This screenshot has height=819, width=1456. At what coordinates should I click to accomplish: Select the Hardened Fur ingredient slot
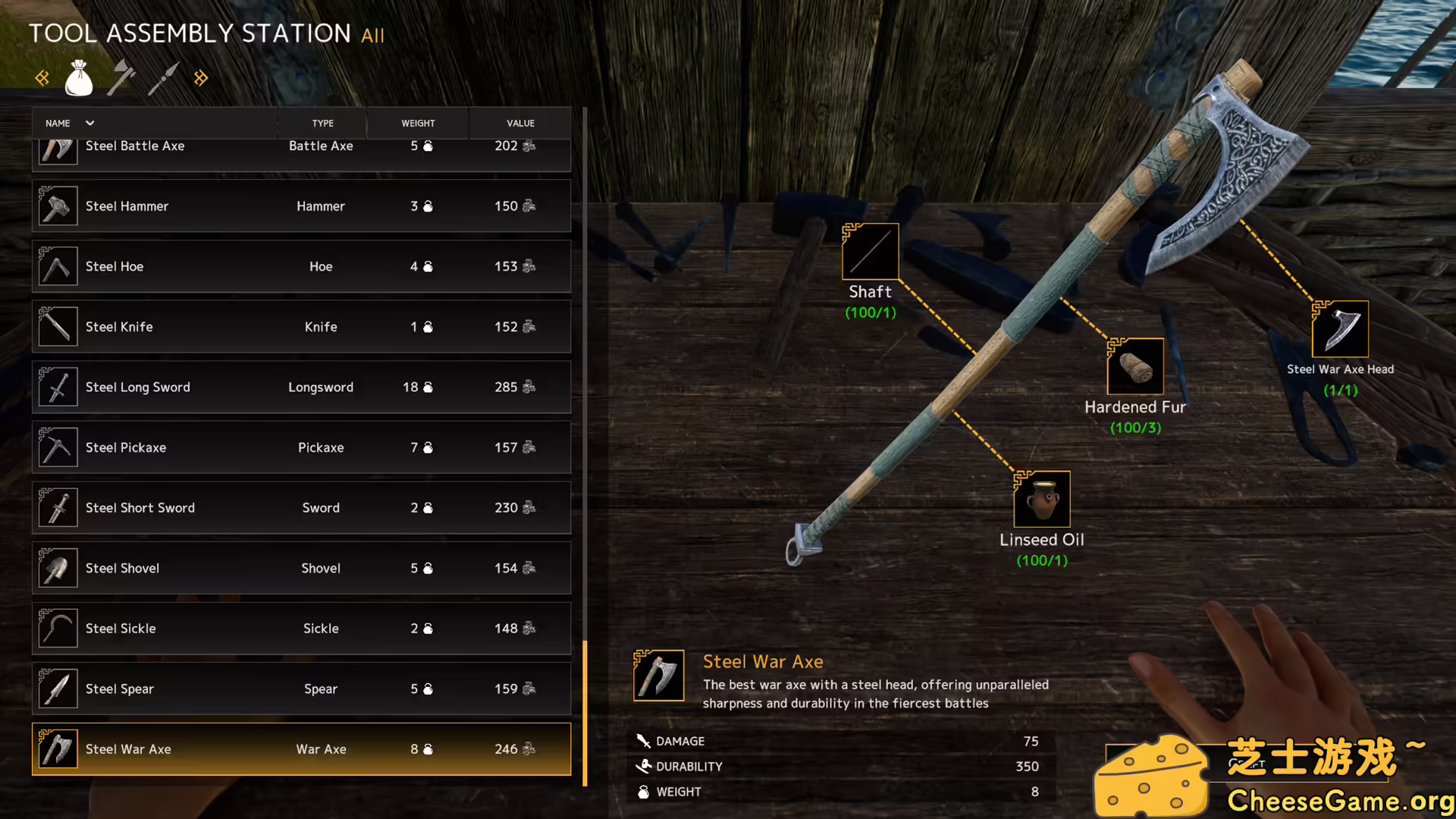1135,367
